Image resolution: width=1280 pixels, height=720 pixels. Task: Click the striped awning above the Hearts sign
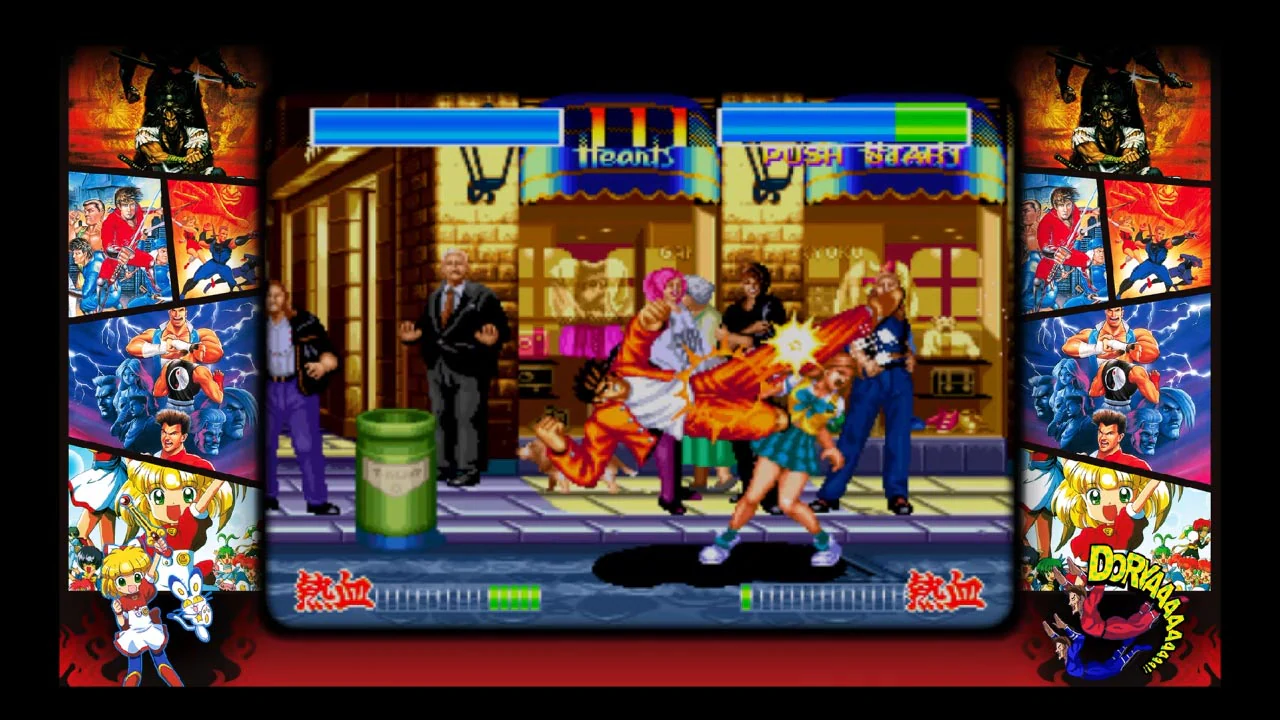(620, 185)
